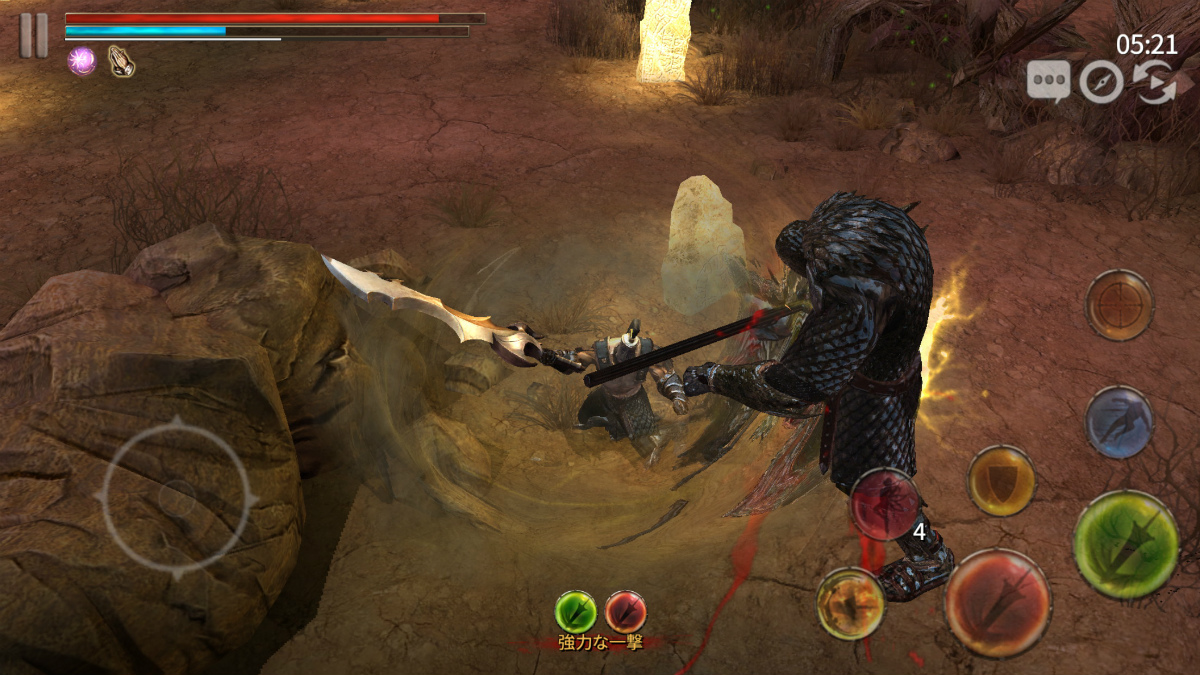The image size is (1200, 675).
Task: Trigger the large red sword attack
Action: (998, 603)
